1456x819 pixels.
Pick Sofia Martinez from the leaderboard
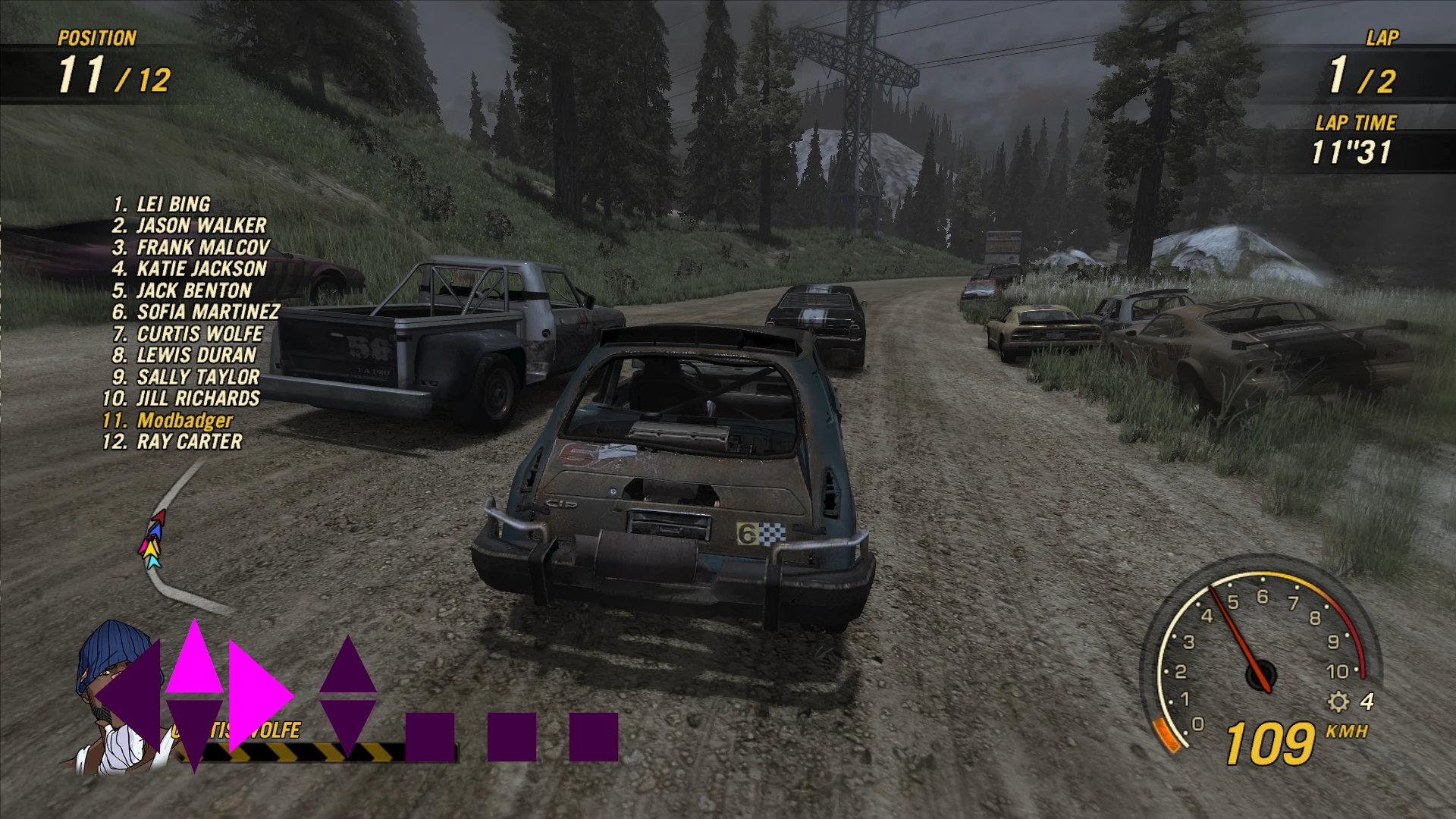[196, 312]
